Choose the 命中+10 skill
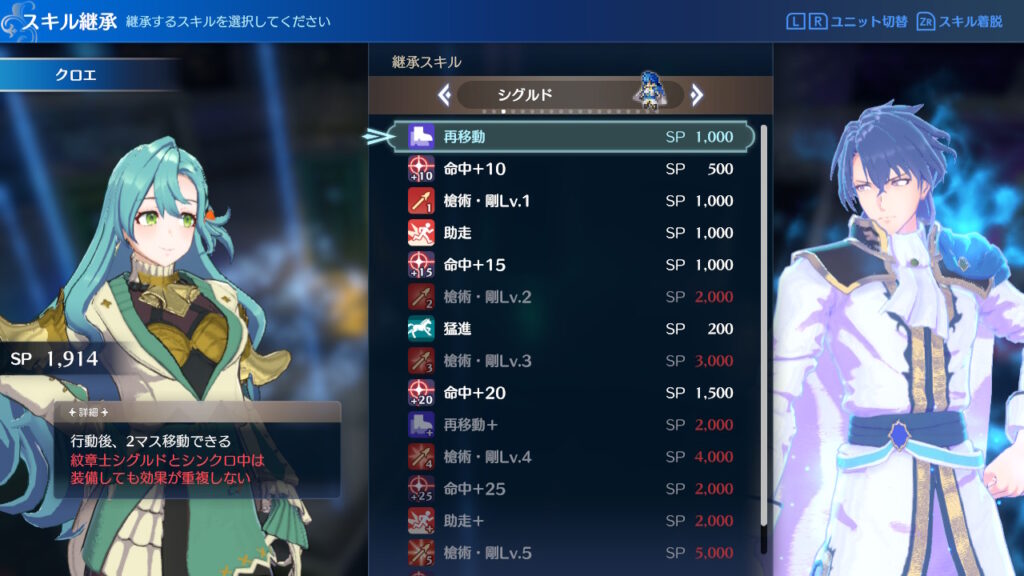 pos(570,169)
